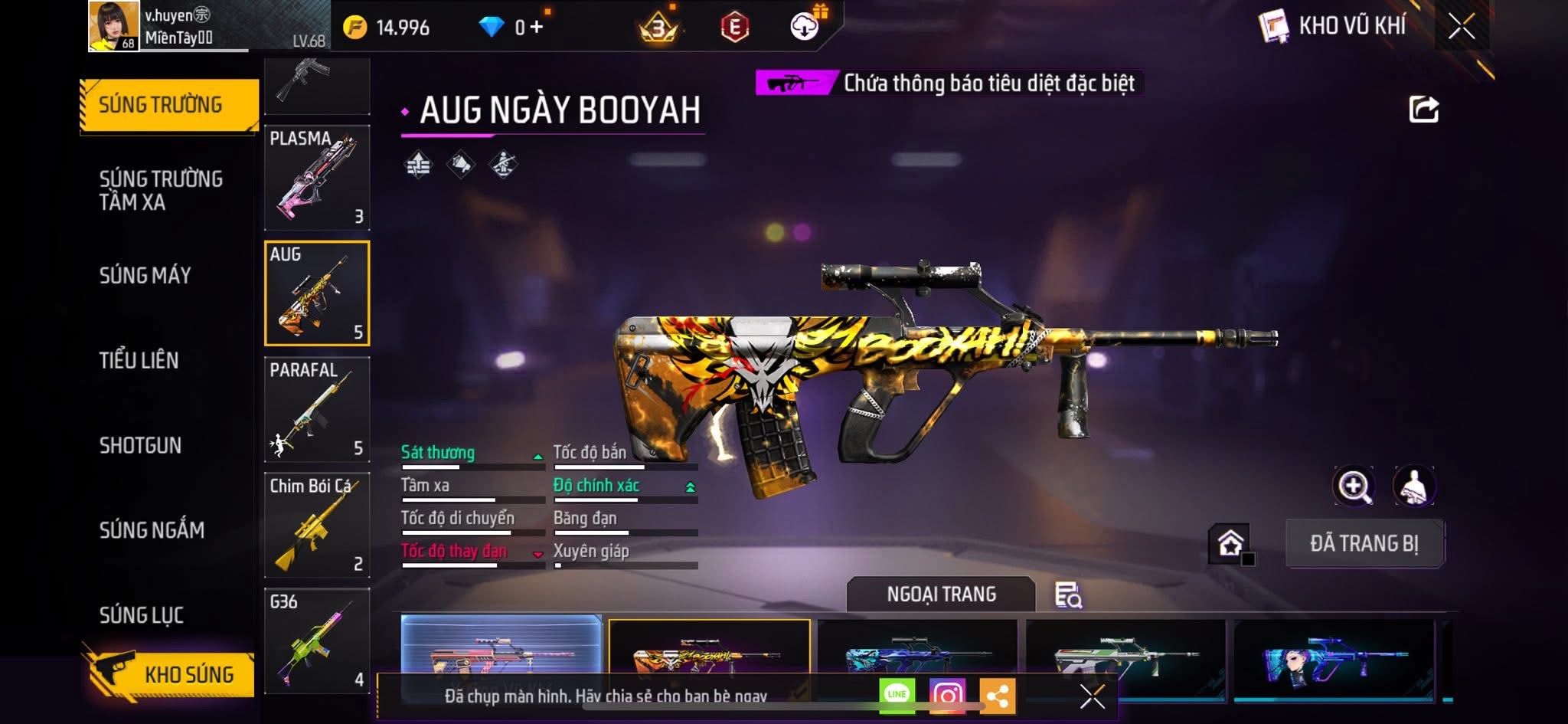Share screenshot to Instagram

pos(947,695)
